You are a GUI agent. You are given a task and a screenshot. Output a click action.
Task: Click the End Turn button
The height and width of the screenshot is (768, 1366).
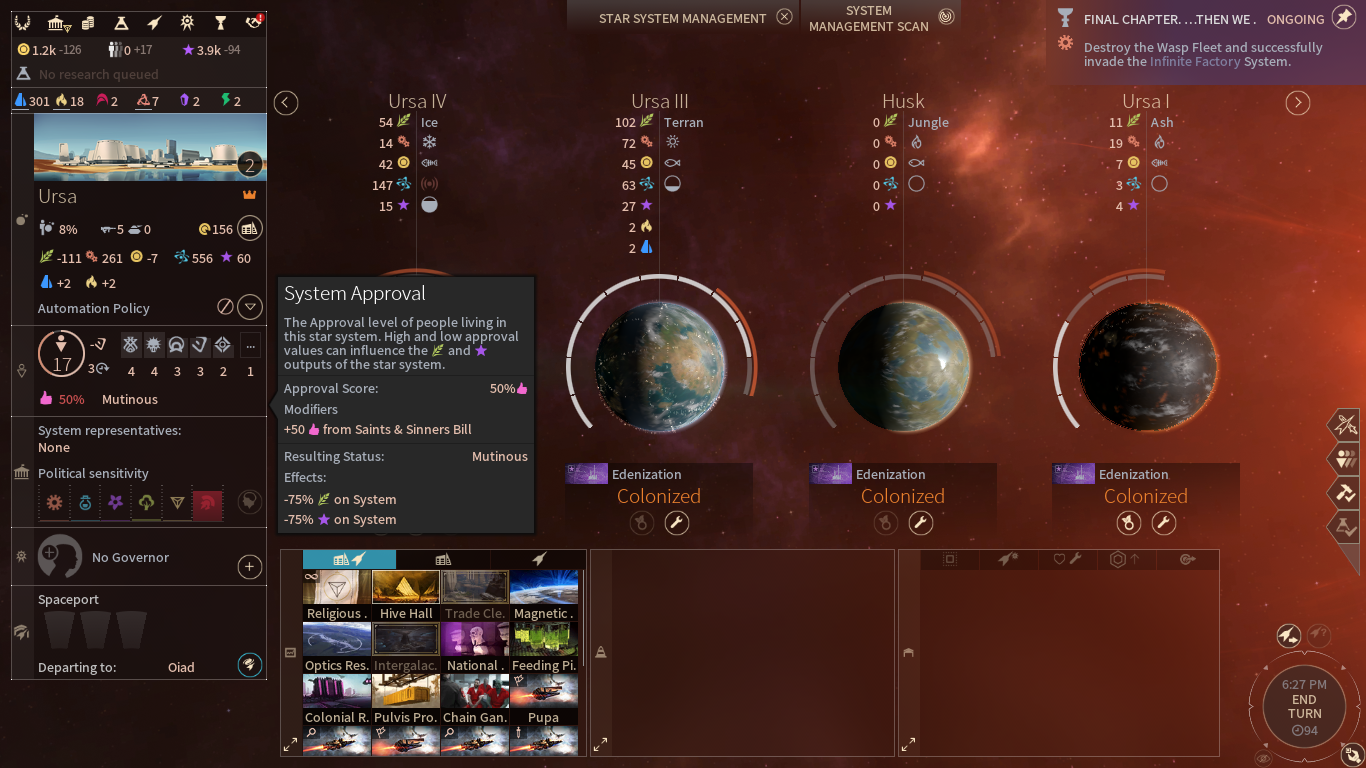1304,707
